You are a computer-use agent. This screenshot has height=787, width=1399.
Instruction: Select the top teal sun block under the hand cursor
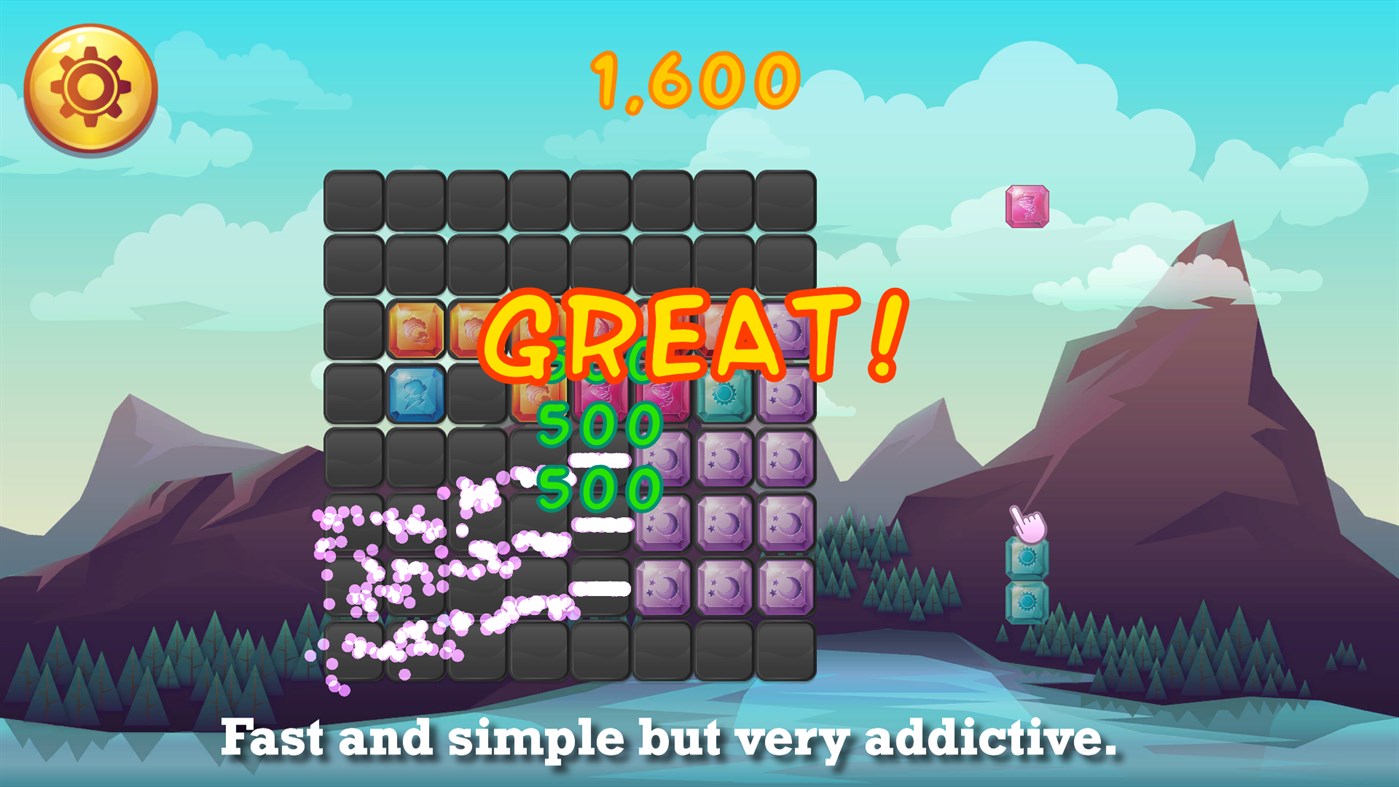(1026, 556)
